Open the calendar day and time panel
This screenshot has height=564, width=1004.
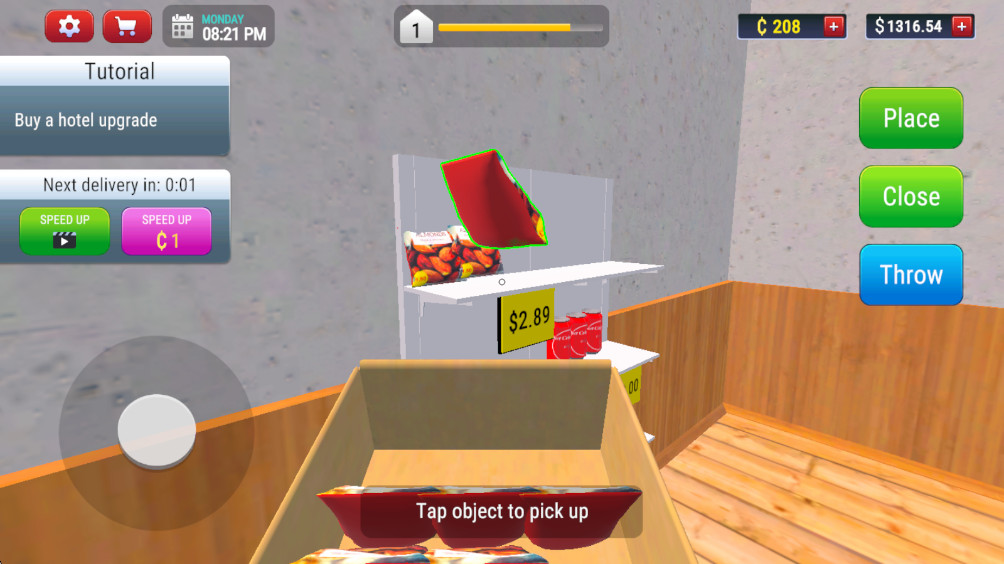(x=219, y=26)
